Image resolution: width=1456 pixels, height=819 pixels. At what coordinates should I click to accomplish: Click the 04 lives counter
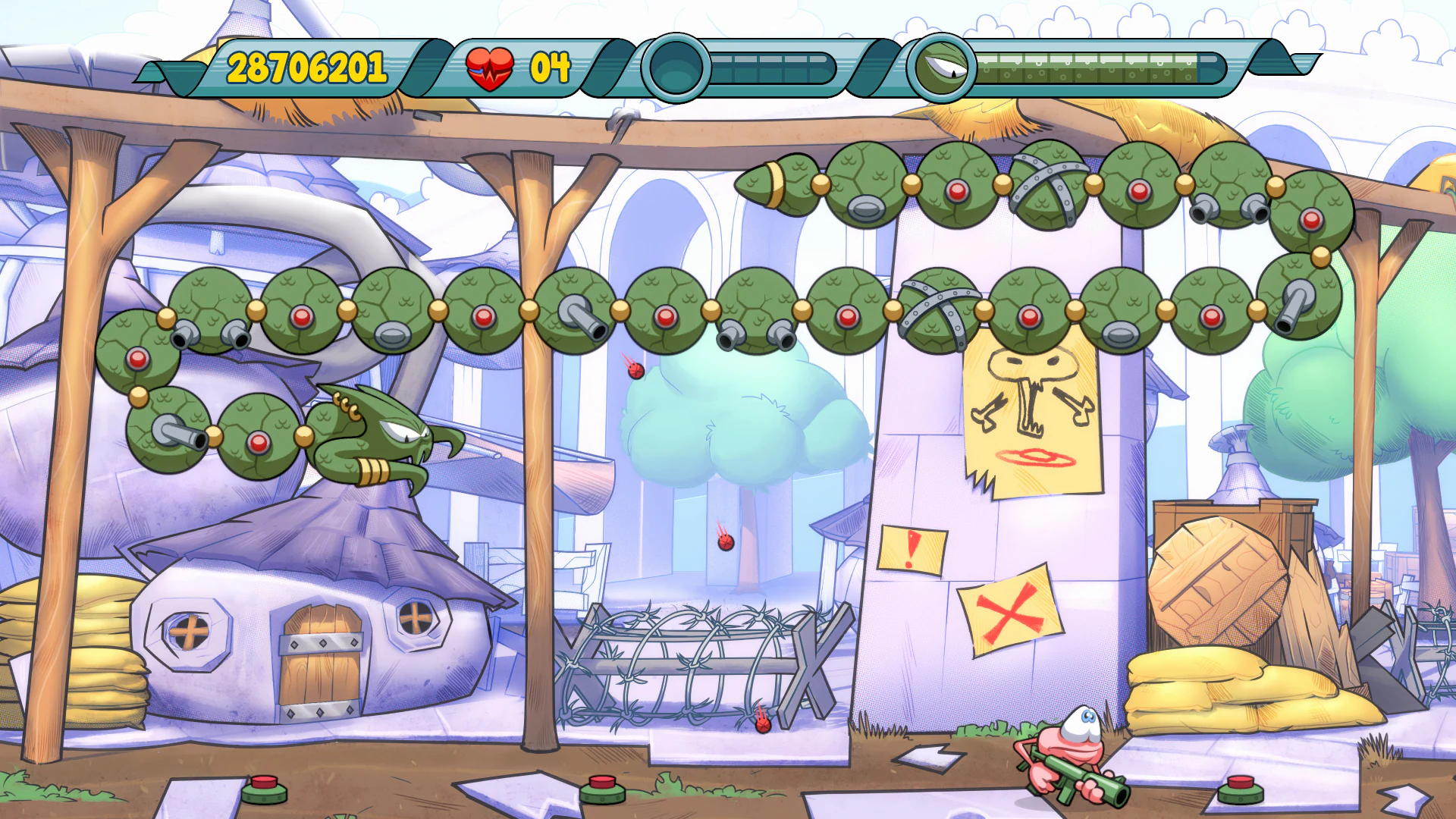point(551,65)
